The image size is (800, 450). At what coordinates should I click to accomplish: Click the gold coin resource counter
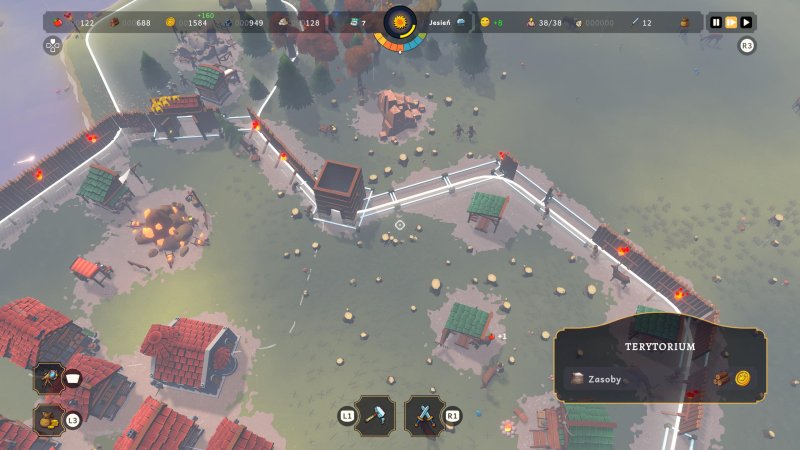pos(170,22)
